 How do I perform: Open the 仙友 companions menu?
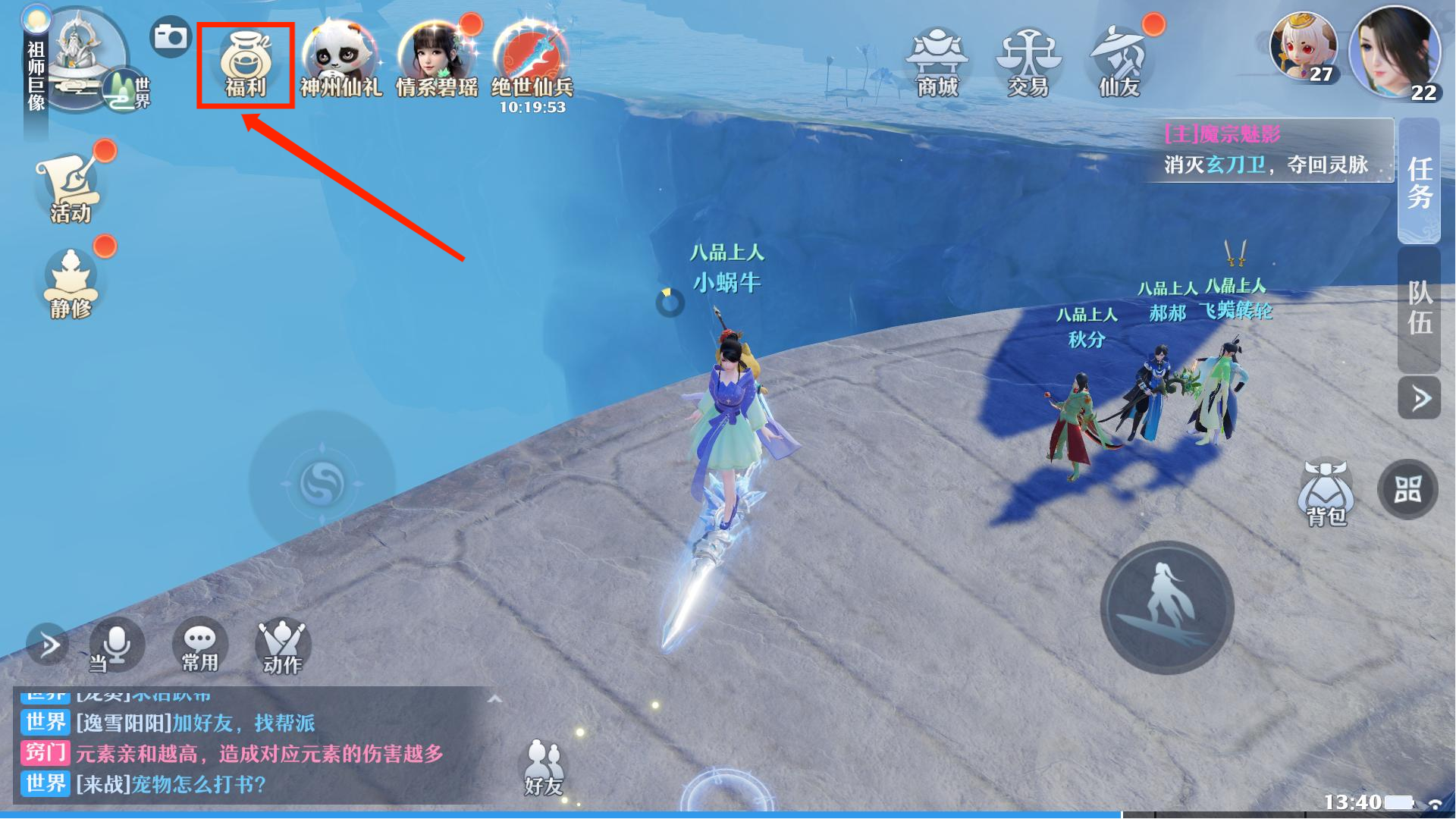(1119, 62)
